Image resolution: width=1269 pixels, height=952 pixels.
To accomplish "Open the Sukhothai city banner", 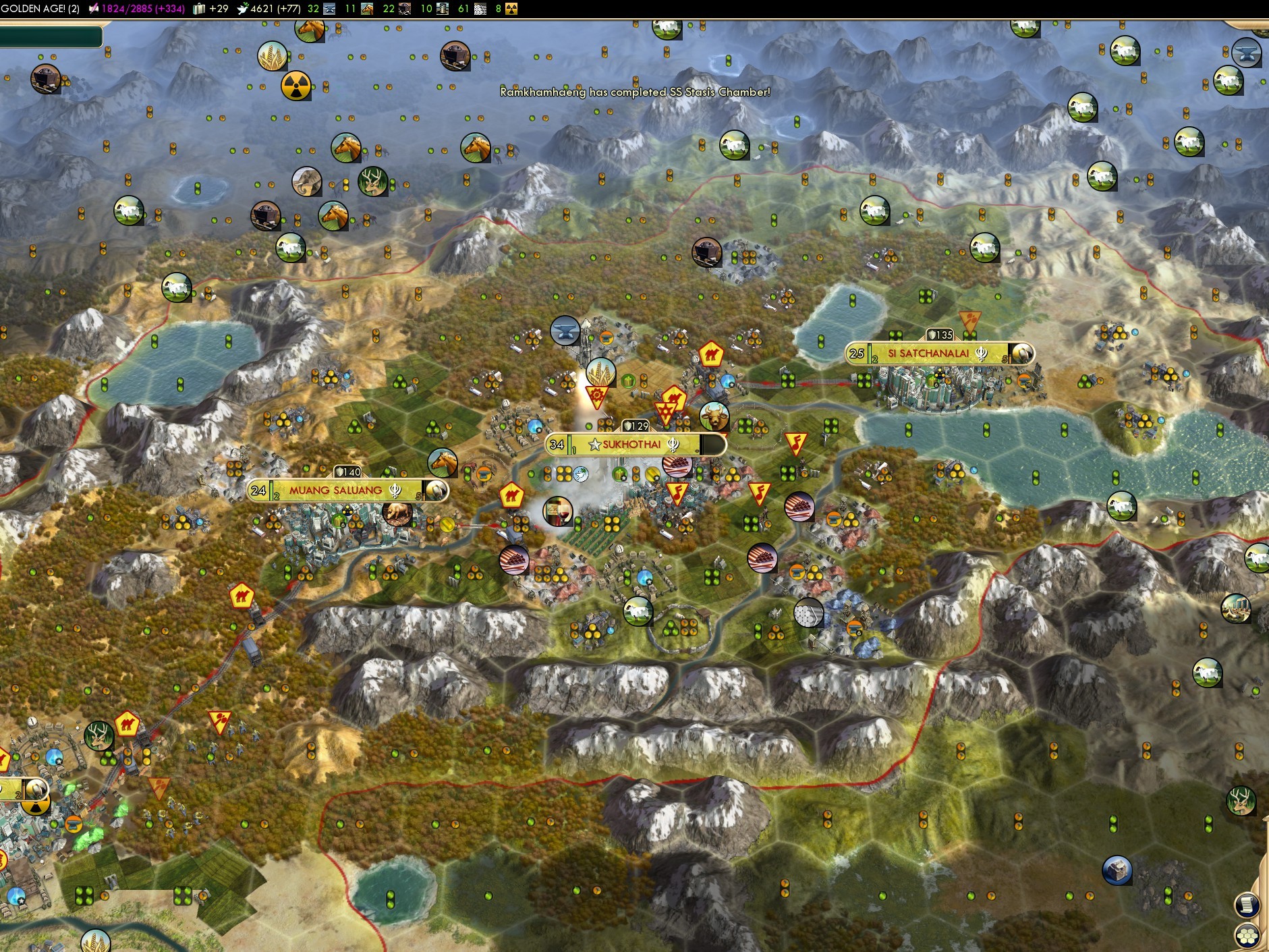I will [x=631, y=445].
